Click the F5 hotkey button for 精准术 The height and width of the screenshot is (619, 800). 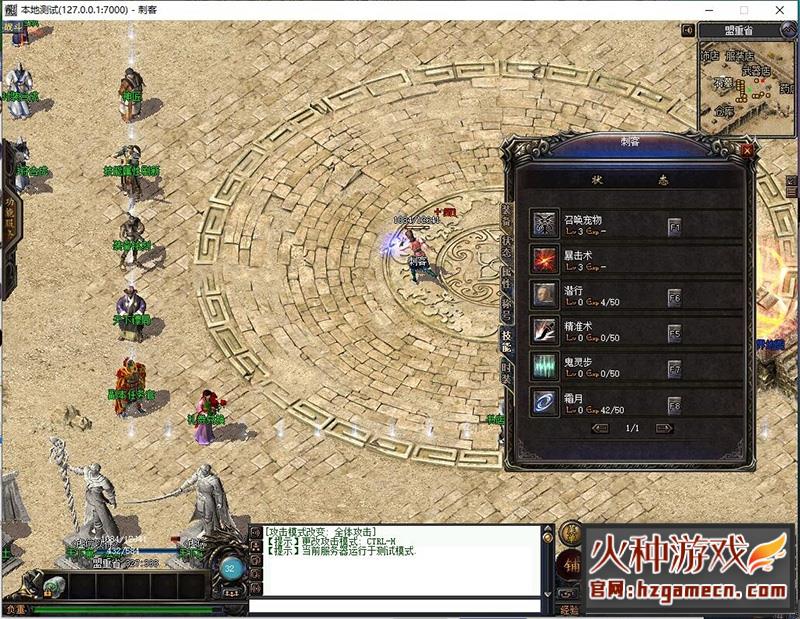(674, 331)
